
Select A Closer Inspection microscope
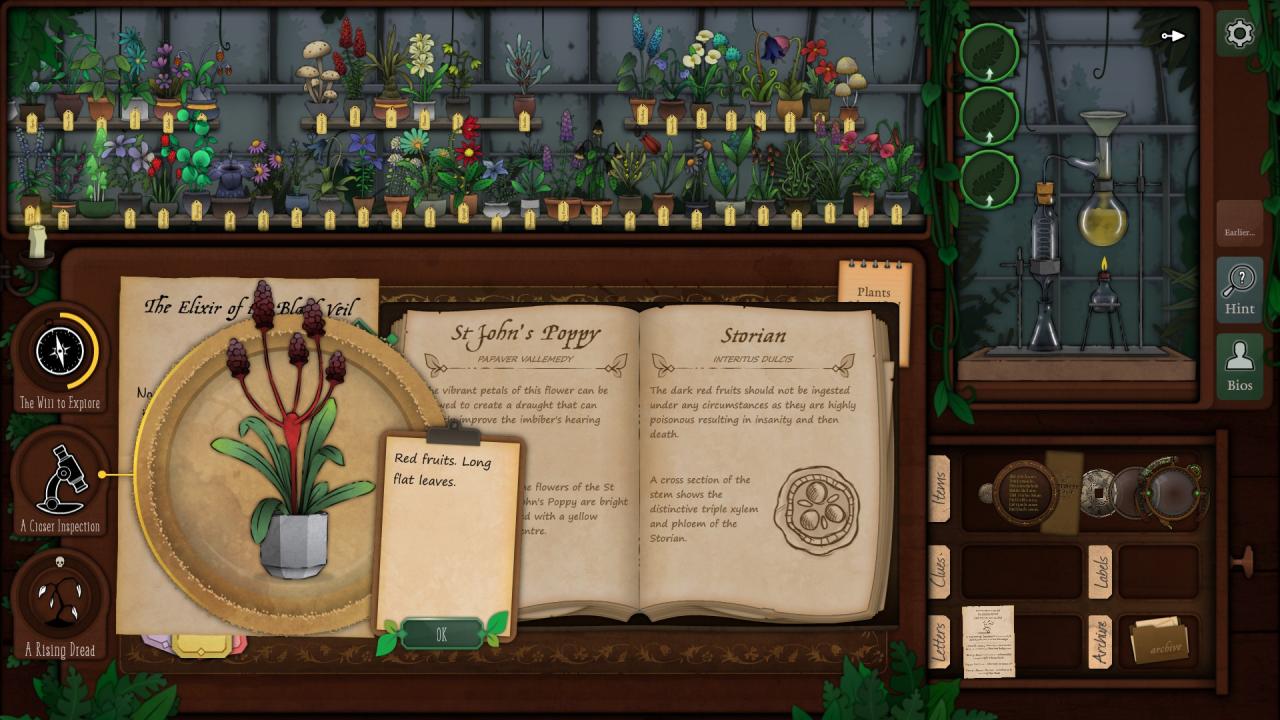(x=61, y=480)
